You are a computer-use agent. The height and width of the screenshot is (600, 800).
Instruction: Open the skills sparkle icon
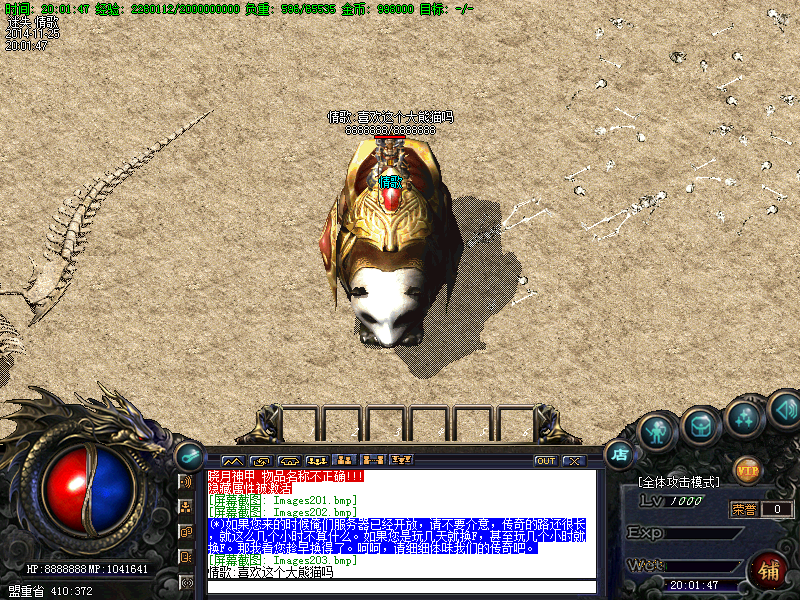pyautogui.click(x=744, y=417)
